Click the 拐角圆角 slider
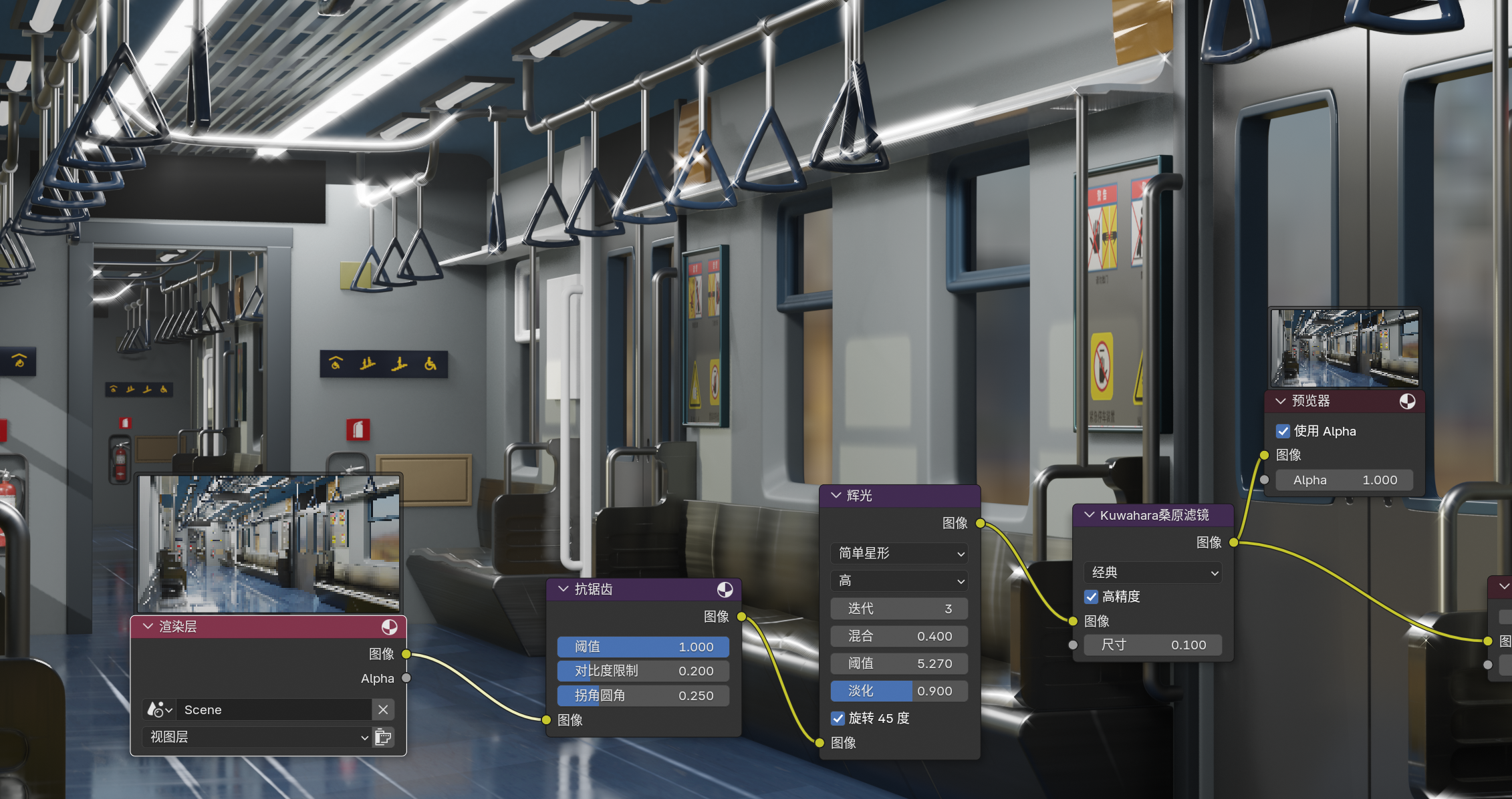Viewport: 1512px width, 799px height. pyautogui.click(x=643, y=695)
